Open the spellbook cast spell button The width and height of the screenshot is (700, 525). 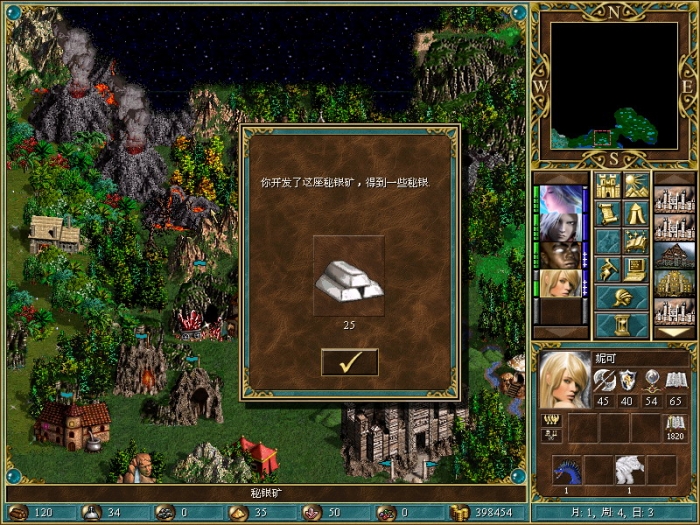point(636,241)
